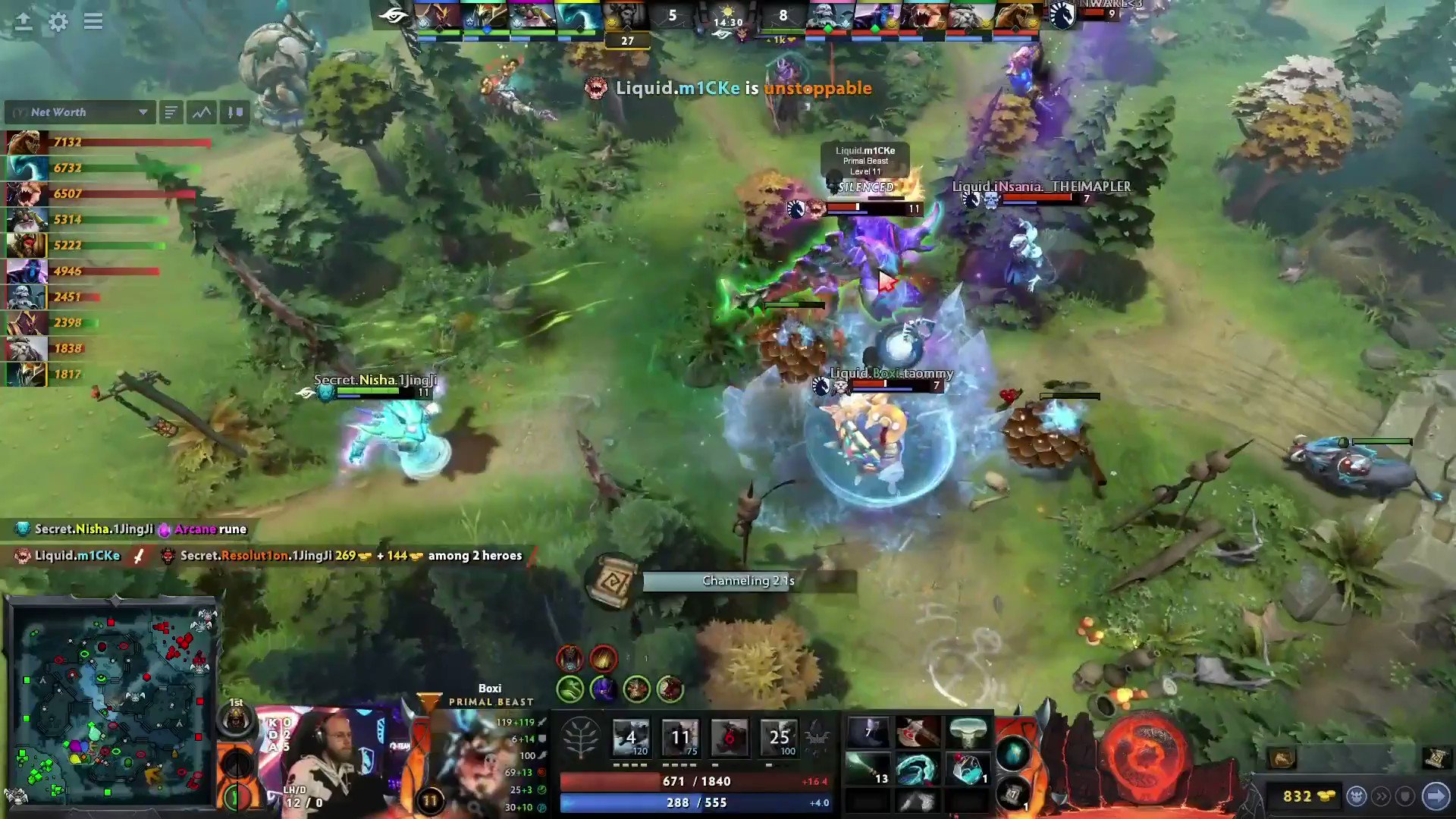
Task: Select the sword item in Boxi's inventory
Action: click(x=919, y=732)
